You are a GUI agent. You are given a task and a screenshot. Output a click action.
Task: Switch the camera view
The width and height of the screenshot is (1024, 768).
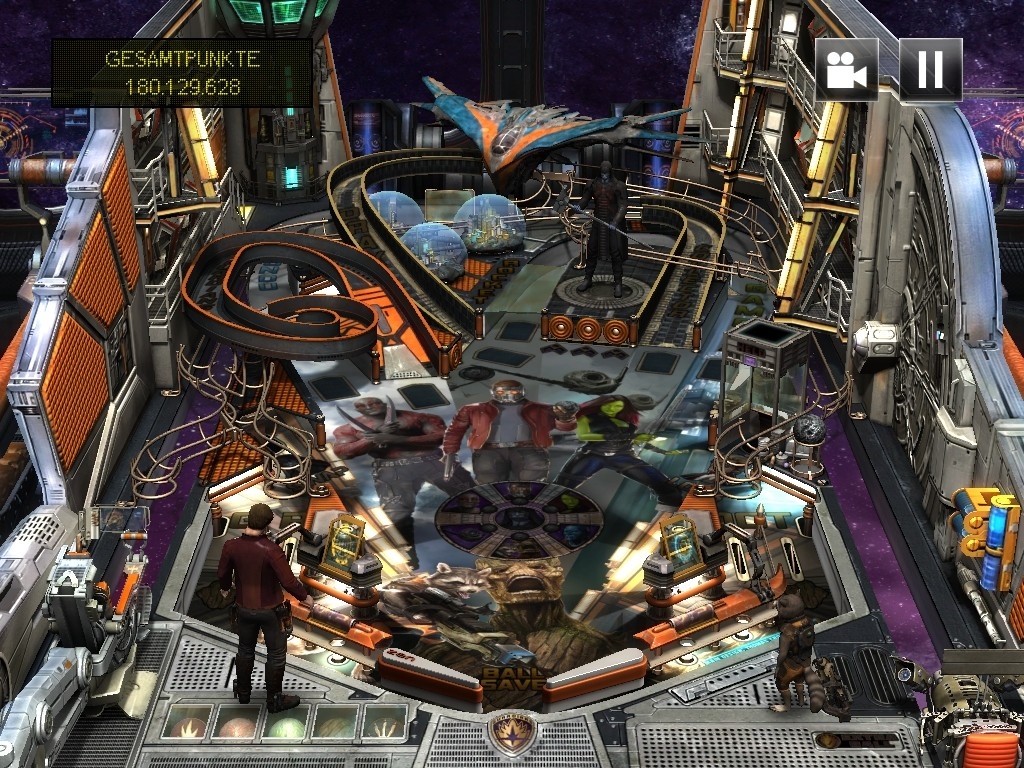tap(846, 69)
